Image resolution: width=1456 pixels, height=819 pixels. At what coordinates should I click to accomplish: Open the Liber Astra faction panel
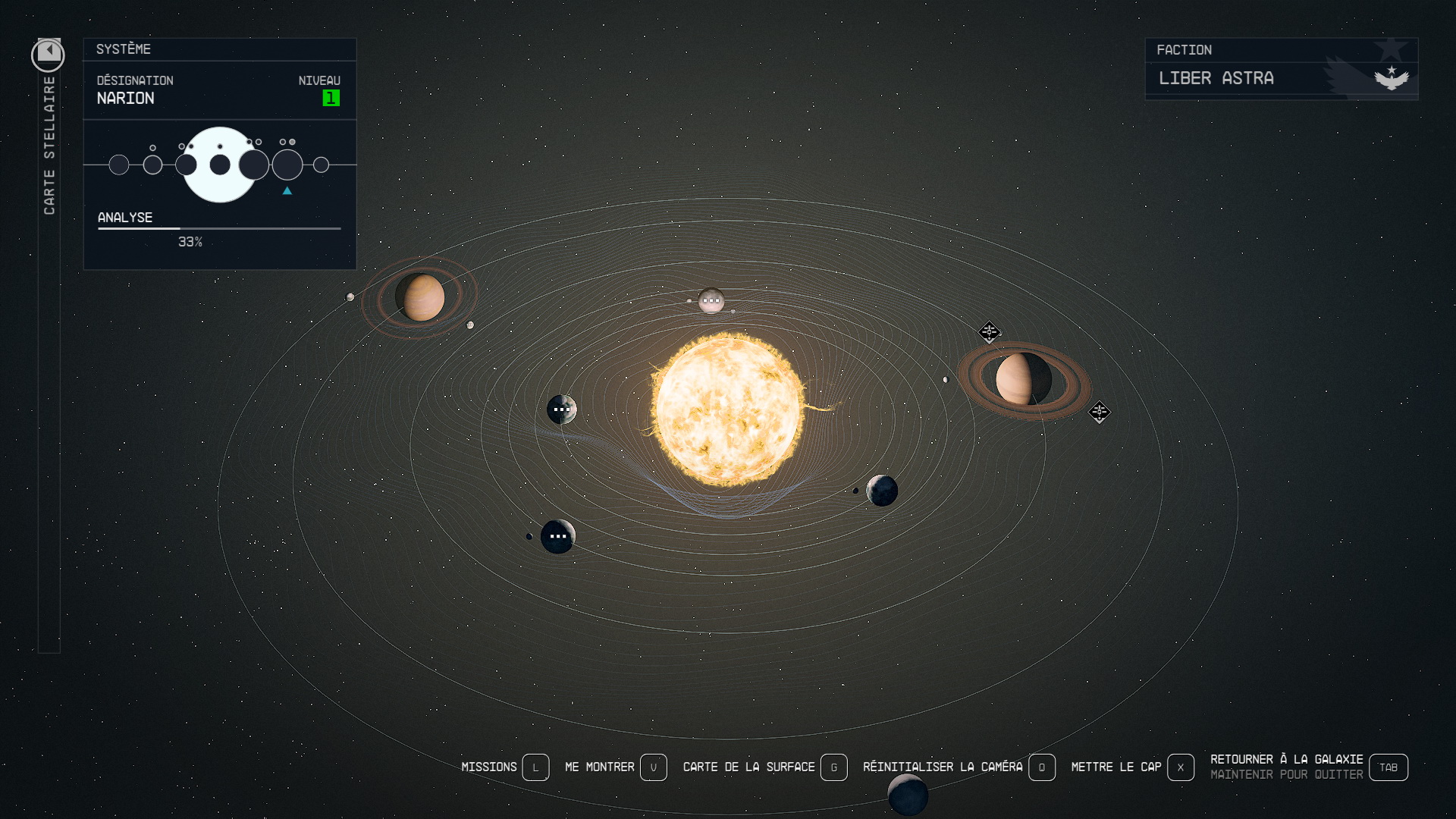[1281, 78]
